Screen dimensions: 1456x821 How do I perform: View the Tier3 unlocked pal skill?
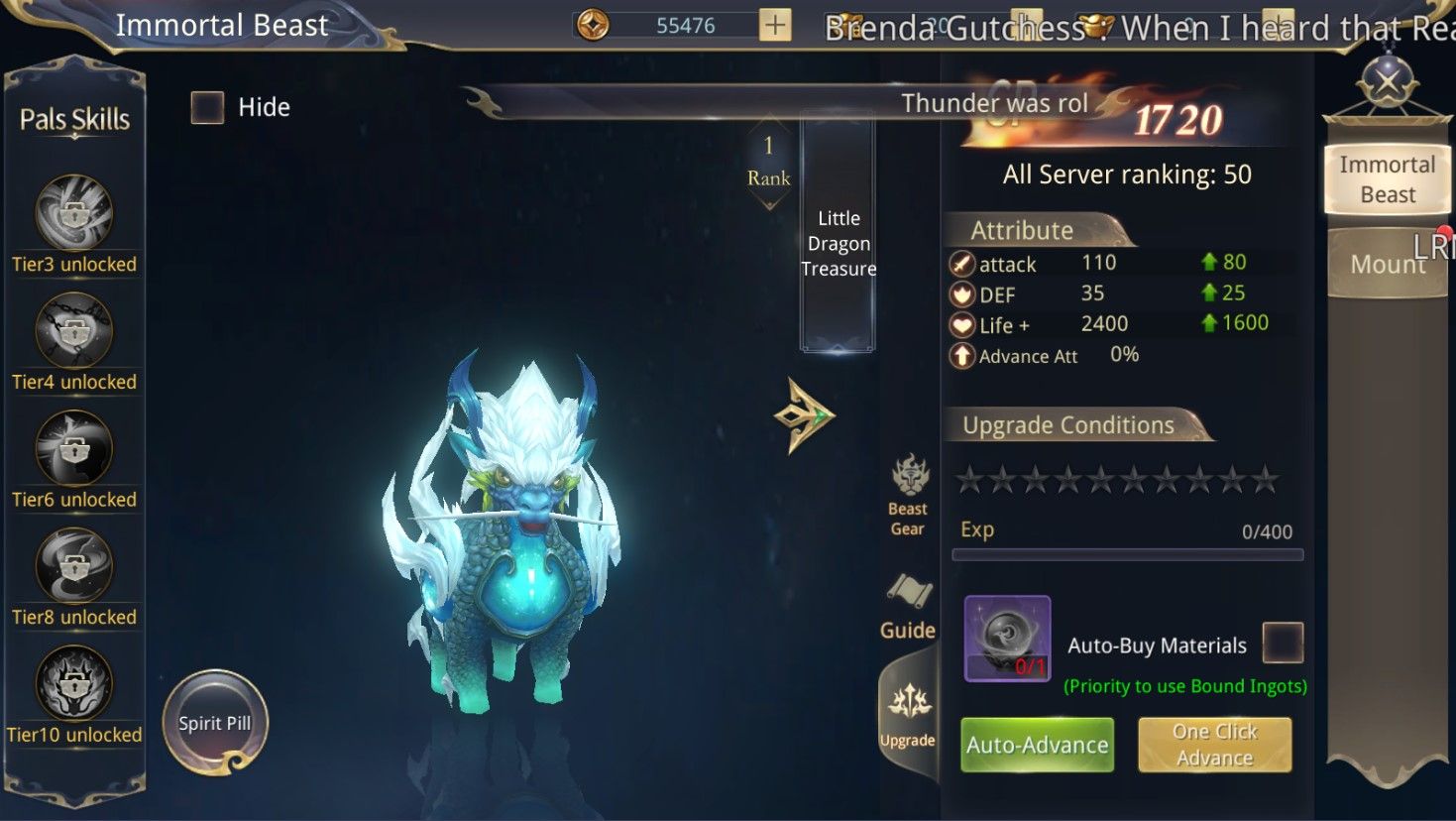(x=74, y=213)
